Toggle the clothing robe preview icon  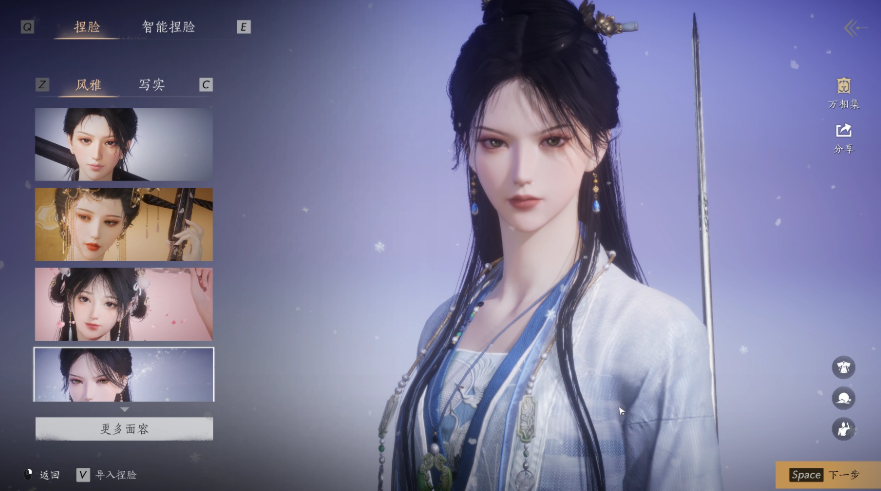click(x=843, y=367)
